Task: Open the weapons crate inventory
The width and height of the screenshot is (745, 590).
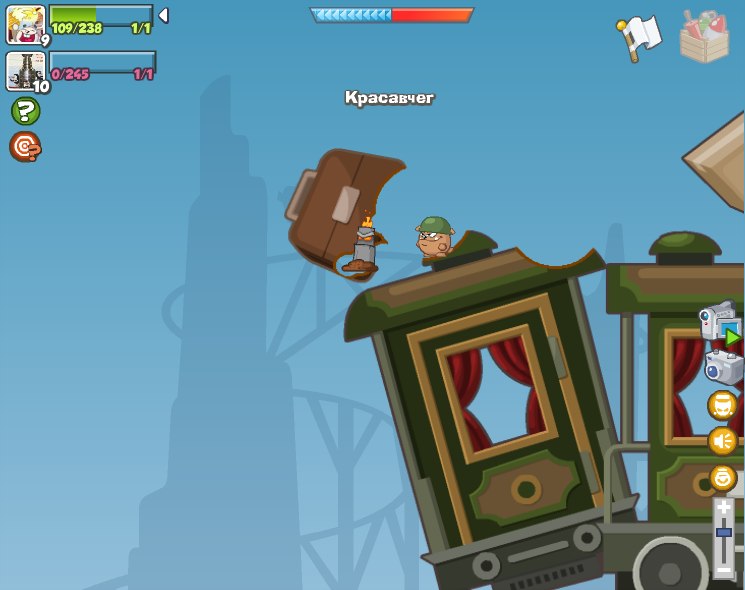Action: coord(704,37)
